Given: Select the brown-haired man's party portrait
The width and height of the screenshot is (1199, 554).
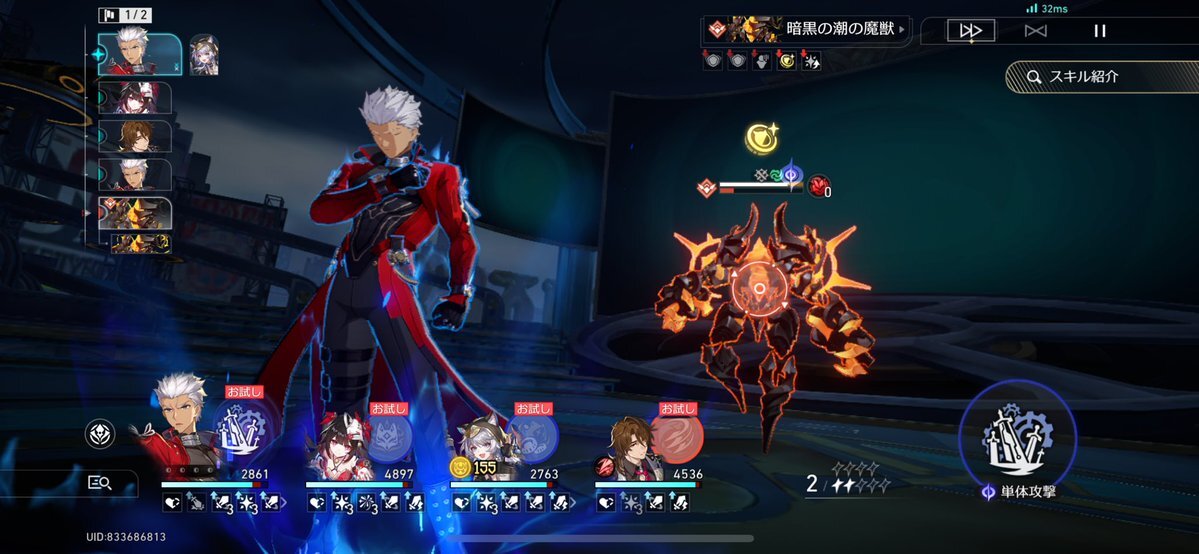Looking at the screenshot, I should tap(628, 450).
